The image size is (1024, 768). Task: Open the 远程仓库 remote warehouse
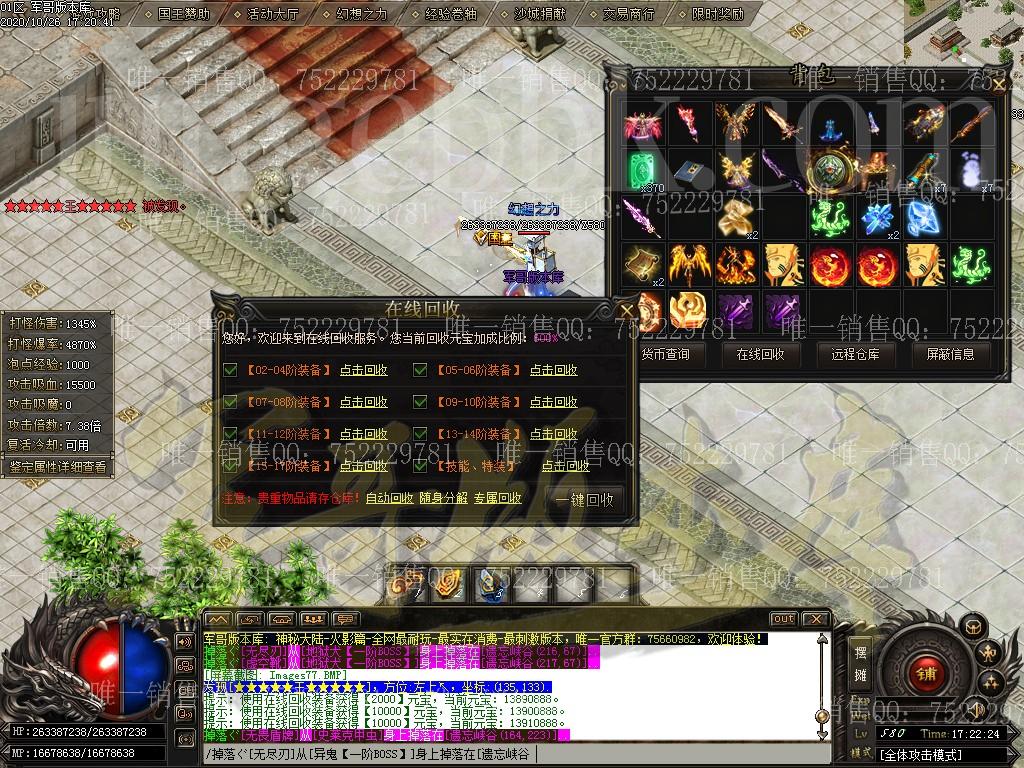(x=855, y=354)
